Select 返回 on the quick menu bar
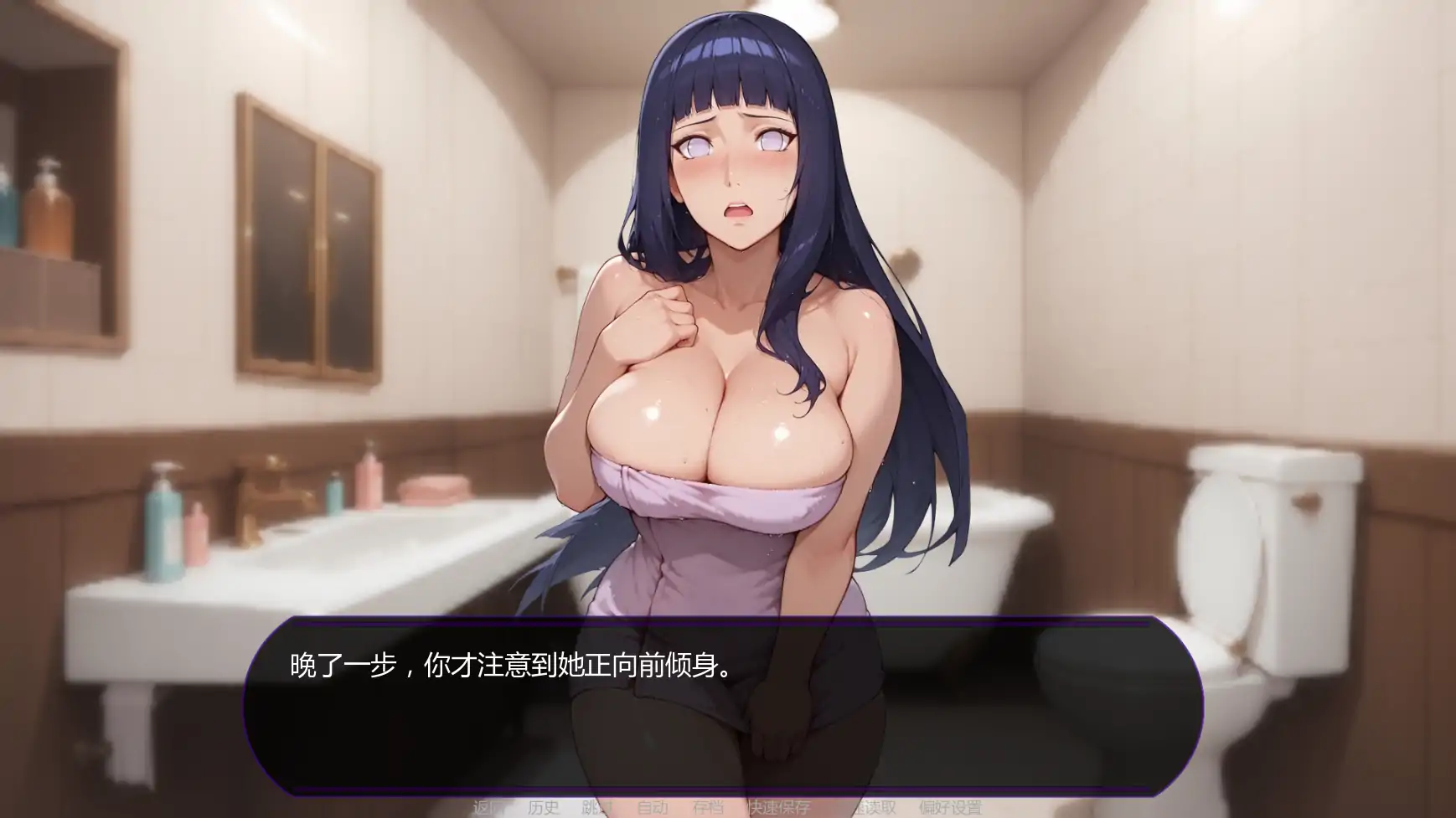This screenshot has width=1456, height=818. 486,806
